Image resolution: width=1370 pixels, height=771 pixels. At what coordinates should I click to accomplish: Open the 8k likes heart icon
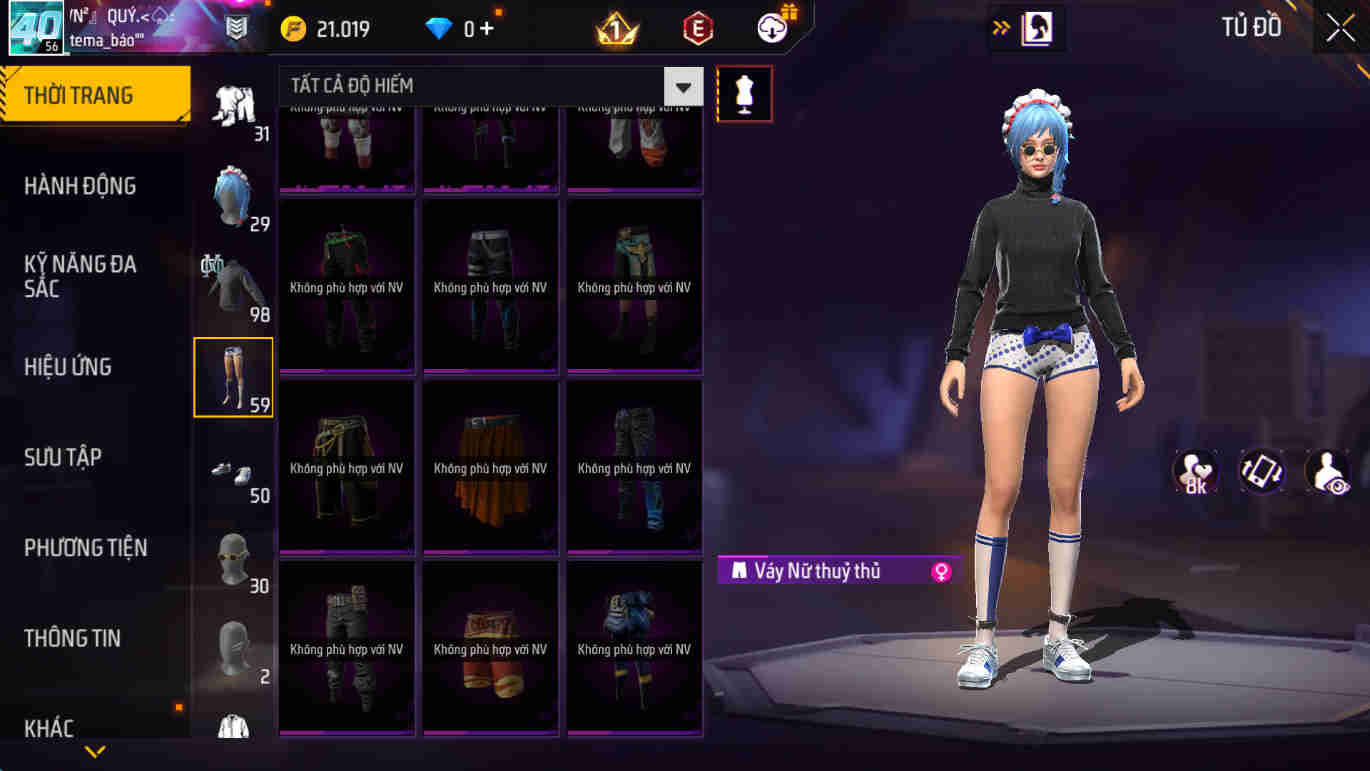click(x=1194, y=470)
